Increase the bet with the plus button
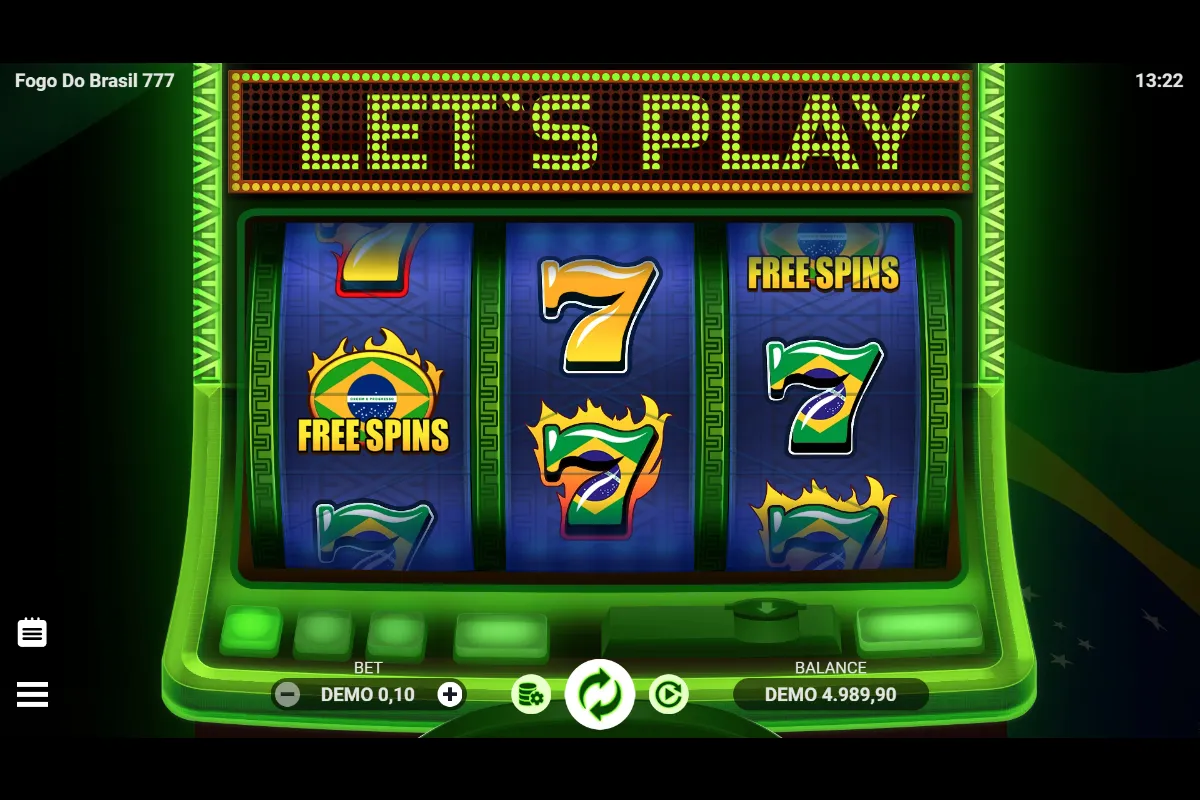The width and height of the screenshot is (1200, 800). [450, 694]
